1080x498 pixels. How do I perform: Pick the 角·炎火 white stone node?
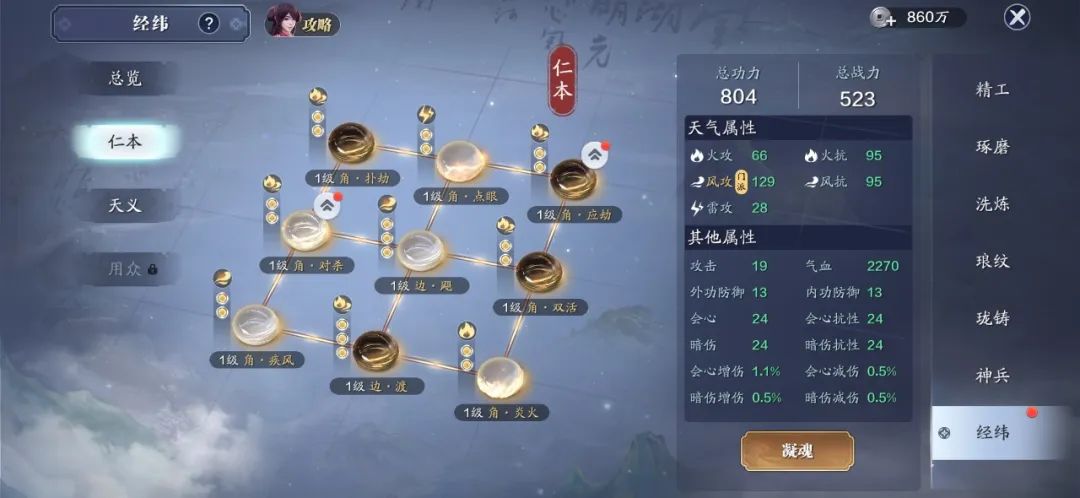click(x=500, y=376)
